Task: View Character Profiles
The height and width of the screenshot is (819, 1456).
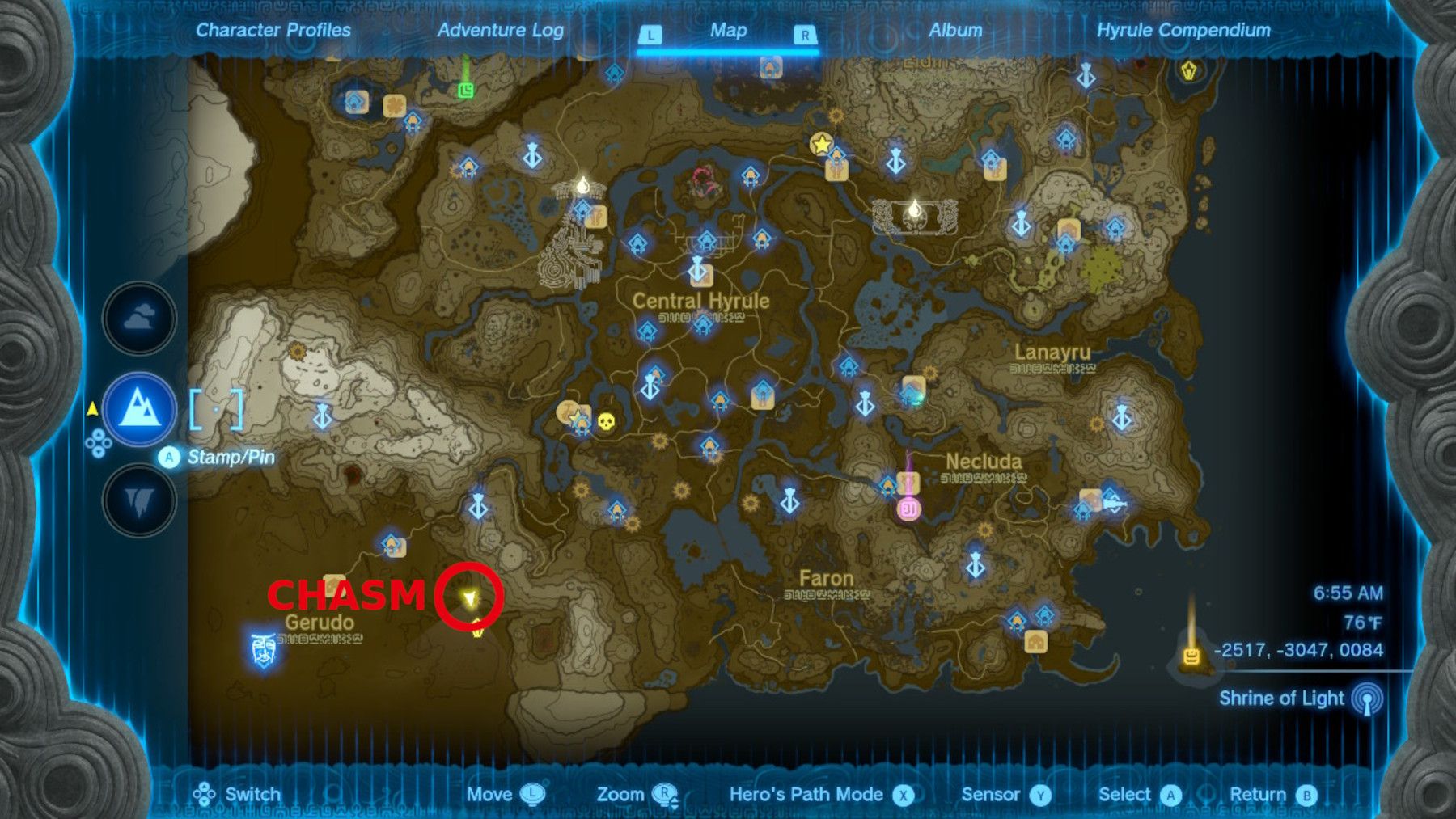Action: pos(272,32)
